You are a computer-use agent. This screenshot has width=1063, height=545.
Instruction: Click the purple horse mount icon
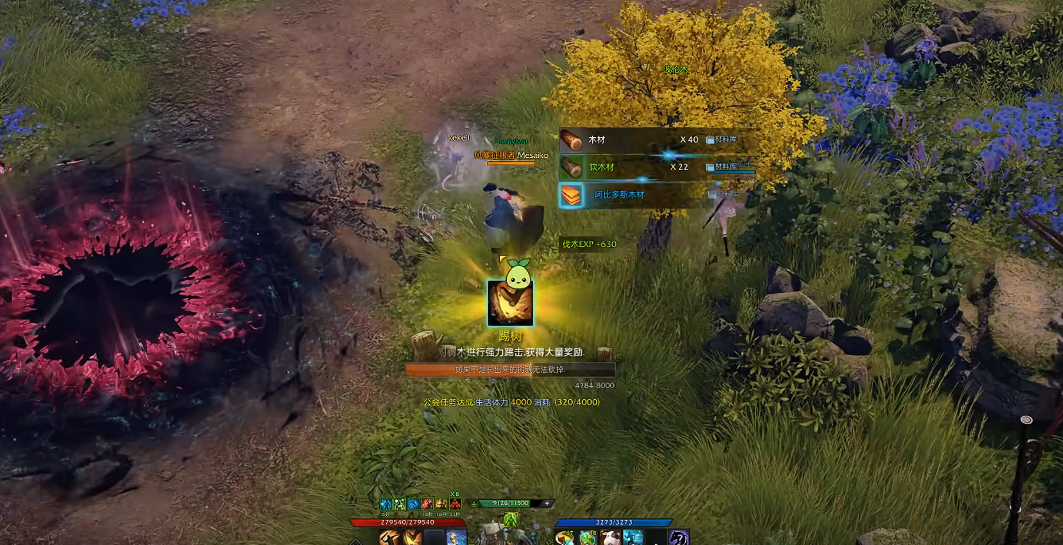click(x=679, y=538)
